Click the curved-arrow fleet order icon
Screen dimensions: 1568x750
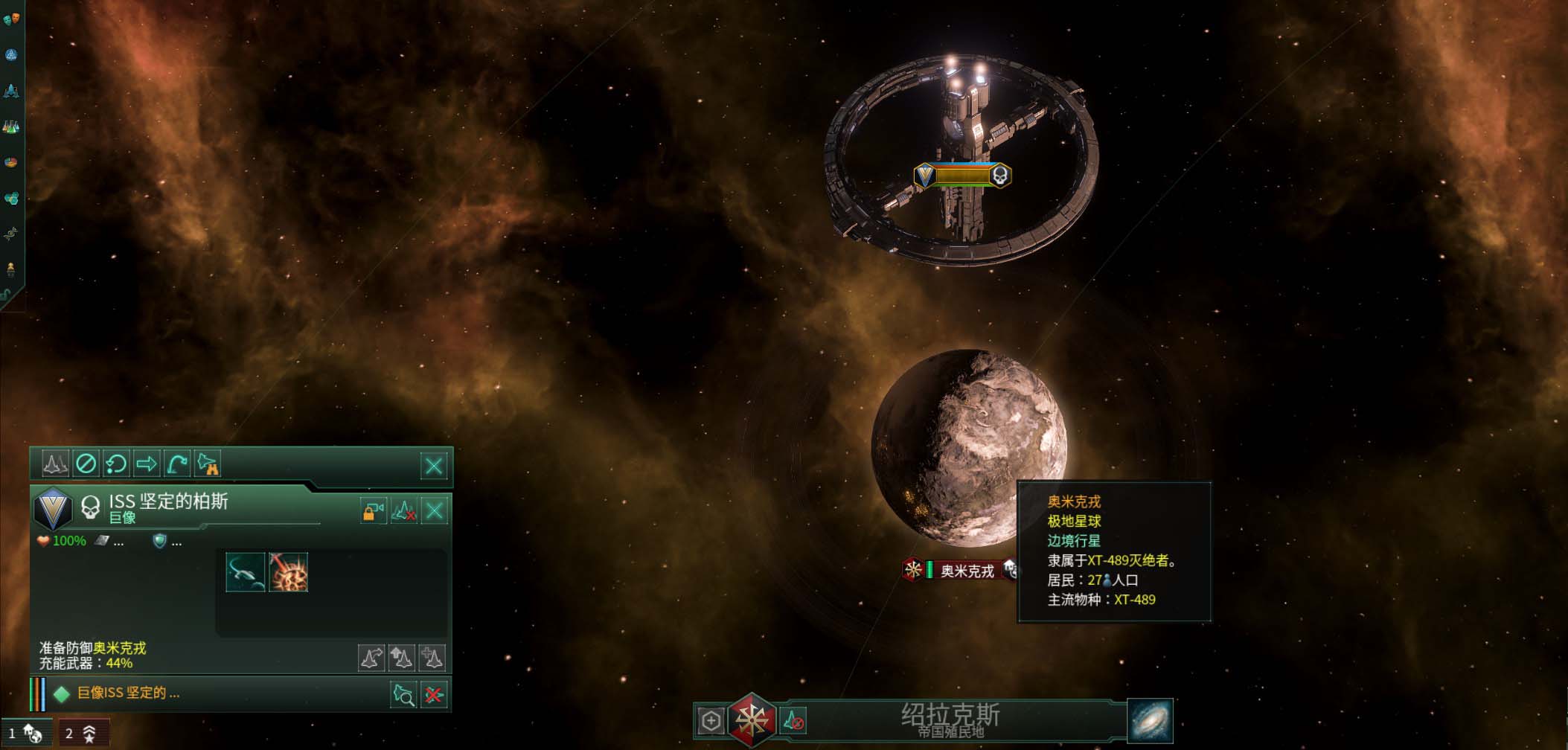click(x=177, y=464)
